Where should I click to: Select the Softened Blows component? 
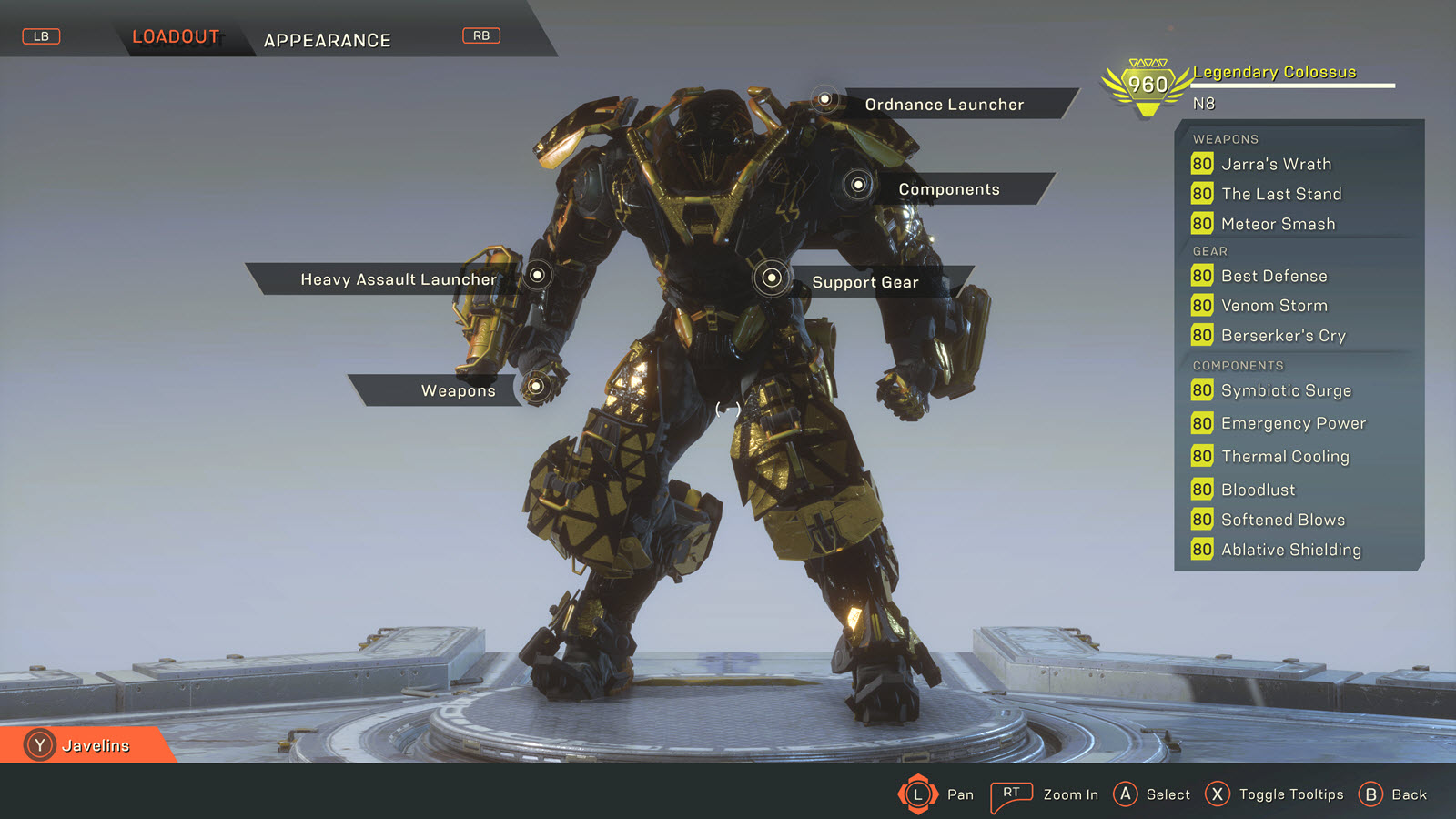[x=1283, y=520]
